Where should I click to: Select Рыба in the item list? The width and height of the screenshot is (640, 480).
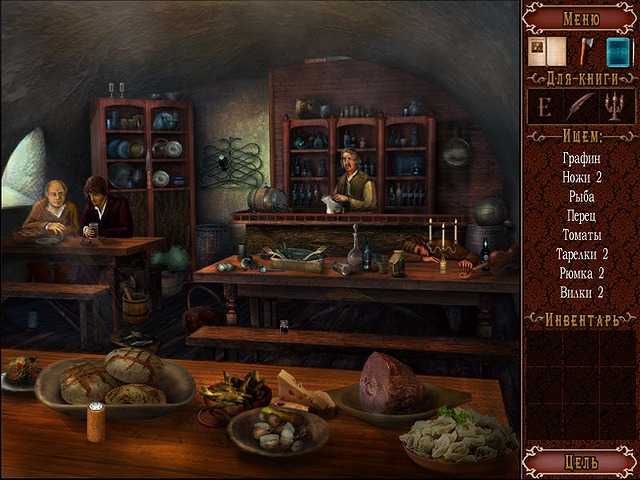click(581, 195)
